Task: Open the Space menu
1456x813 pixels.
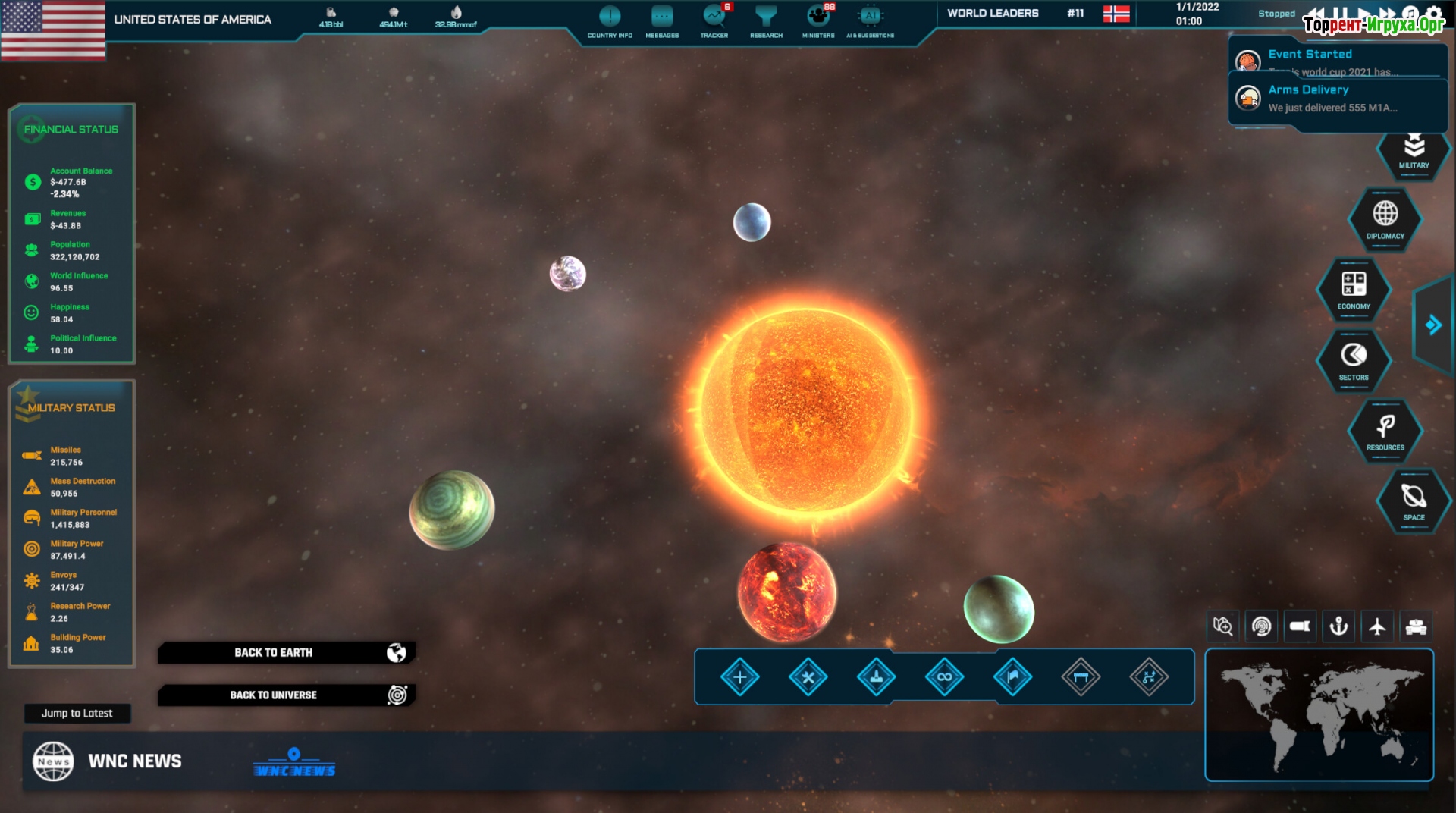Action: [x=1414, y=501]
